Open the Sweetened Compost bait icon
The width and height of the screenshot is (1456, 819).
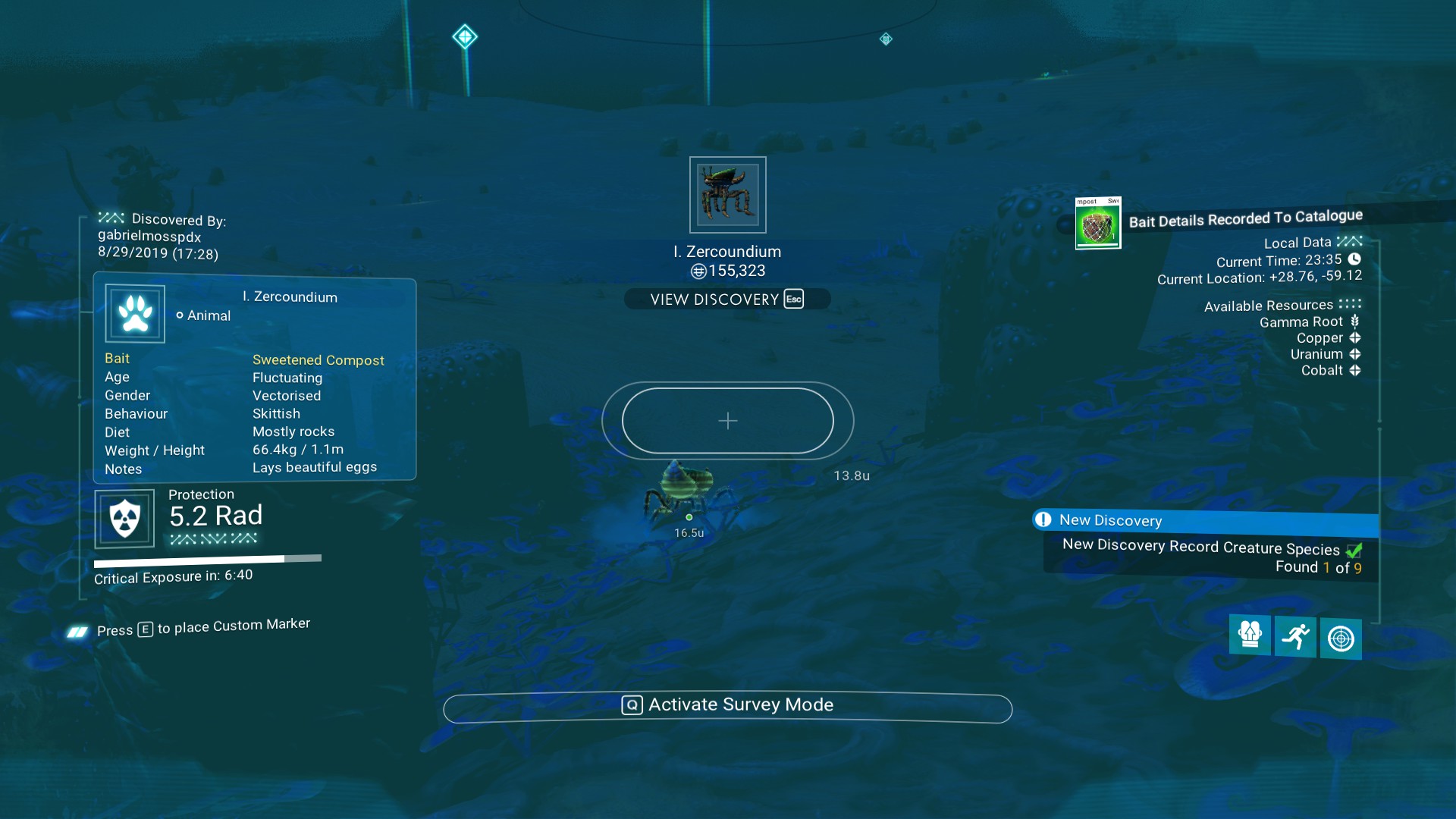[x=1097, y=224]
